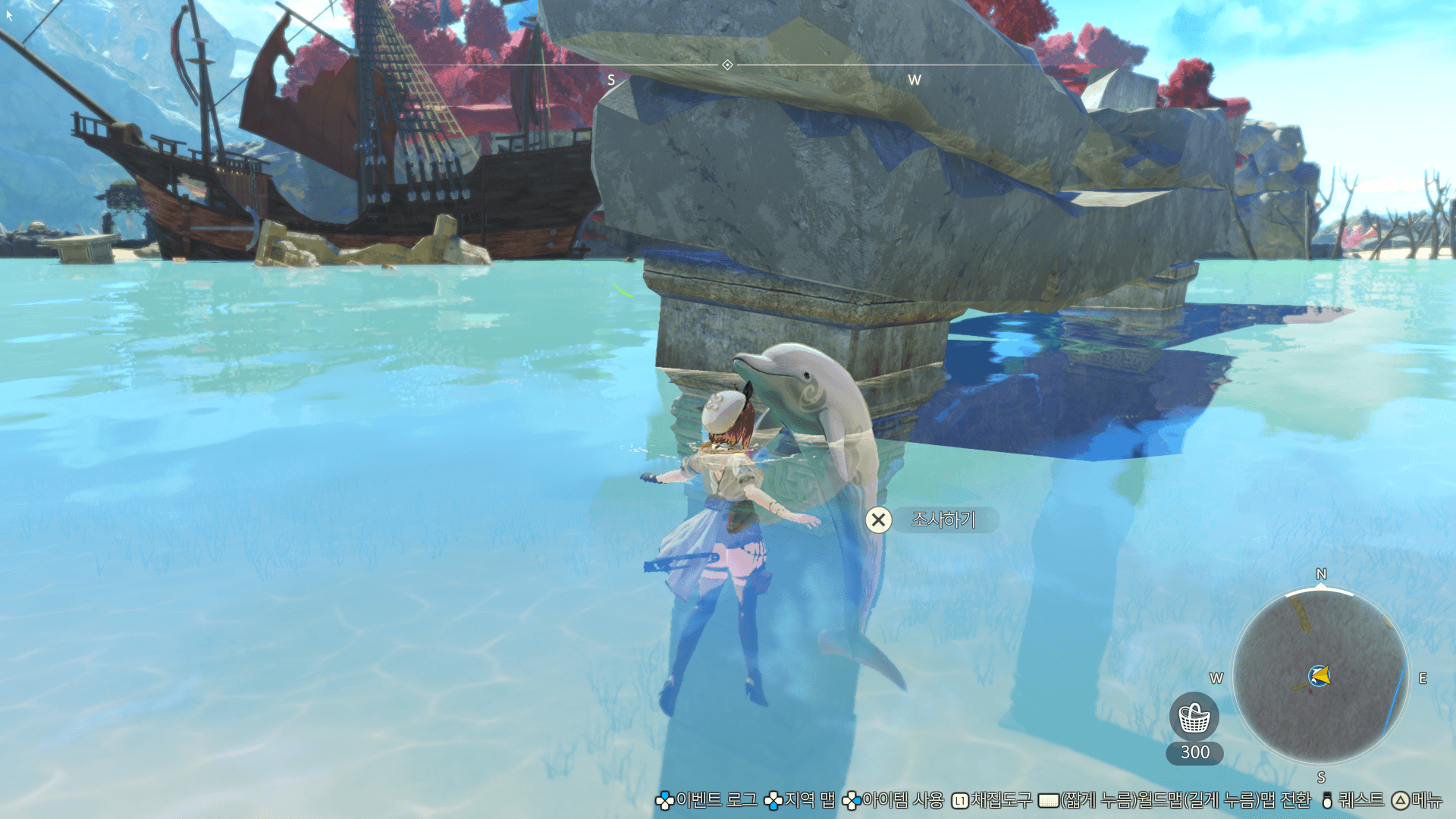Viewport: 1456px width, 819px height.
Task: Click the player arrow on the minimap
Action: 1319,676
